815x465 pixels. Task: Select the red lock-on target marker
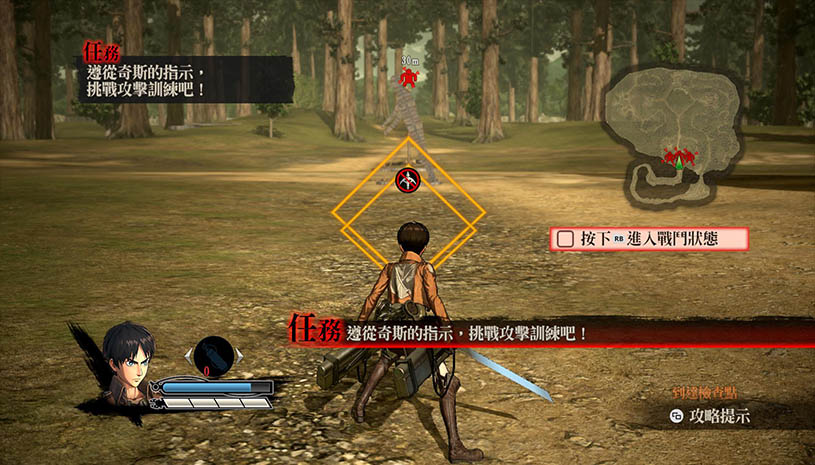(406, 180)
